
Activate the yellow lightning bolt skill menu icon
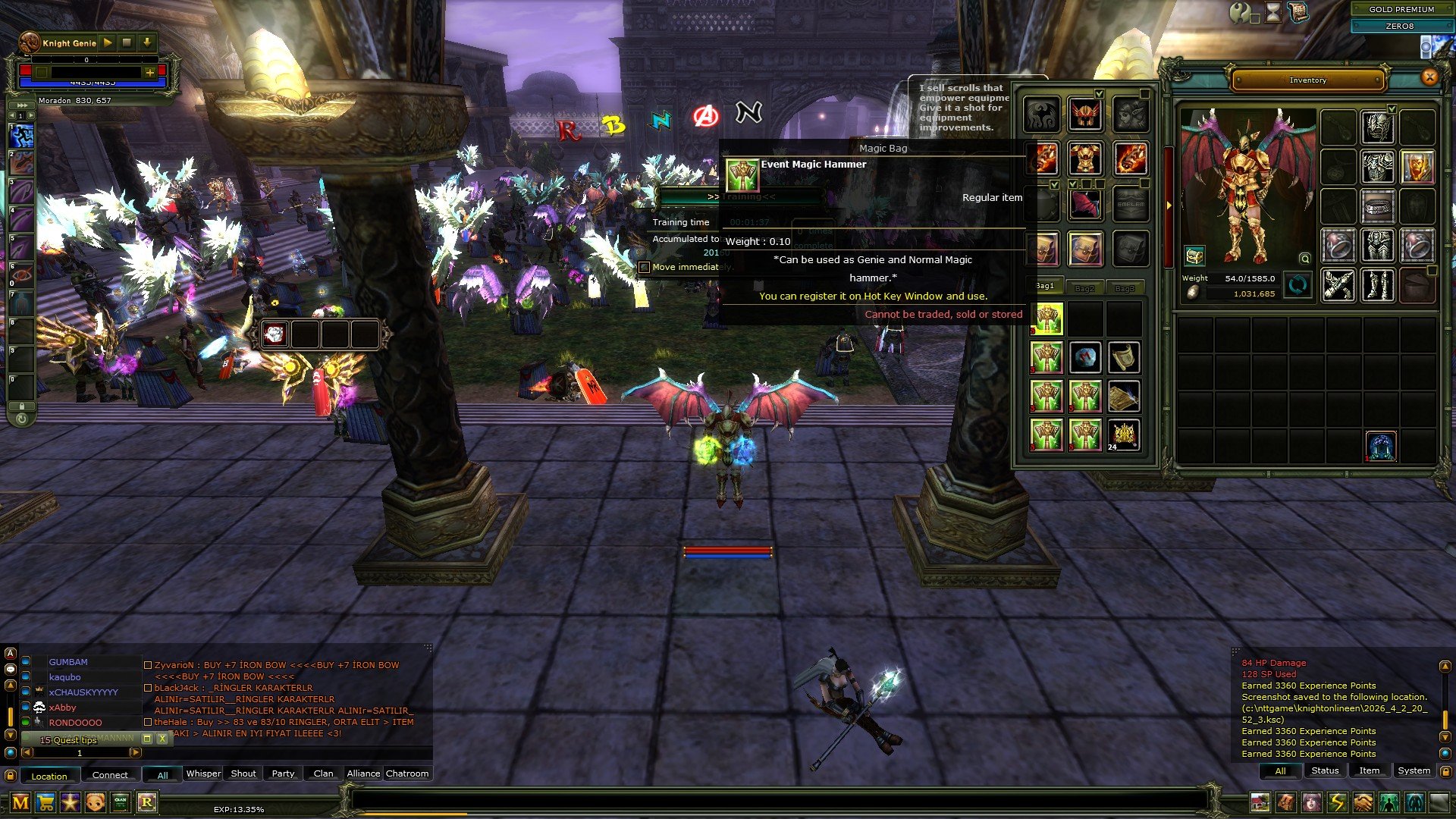[1337, 802]
